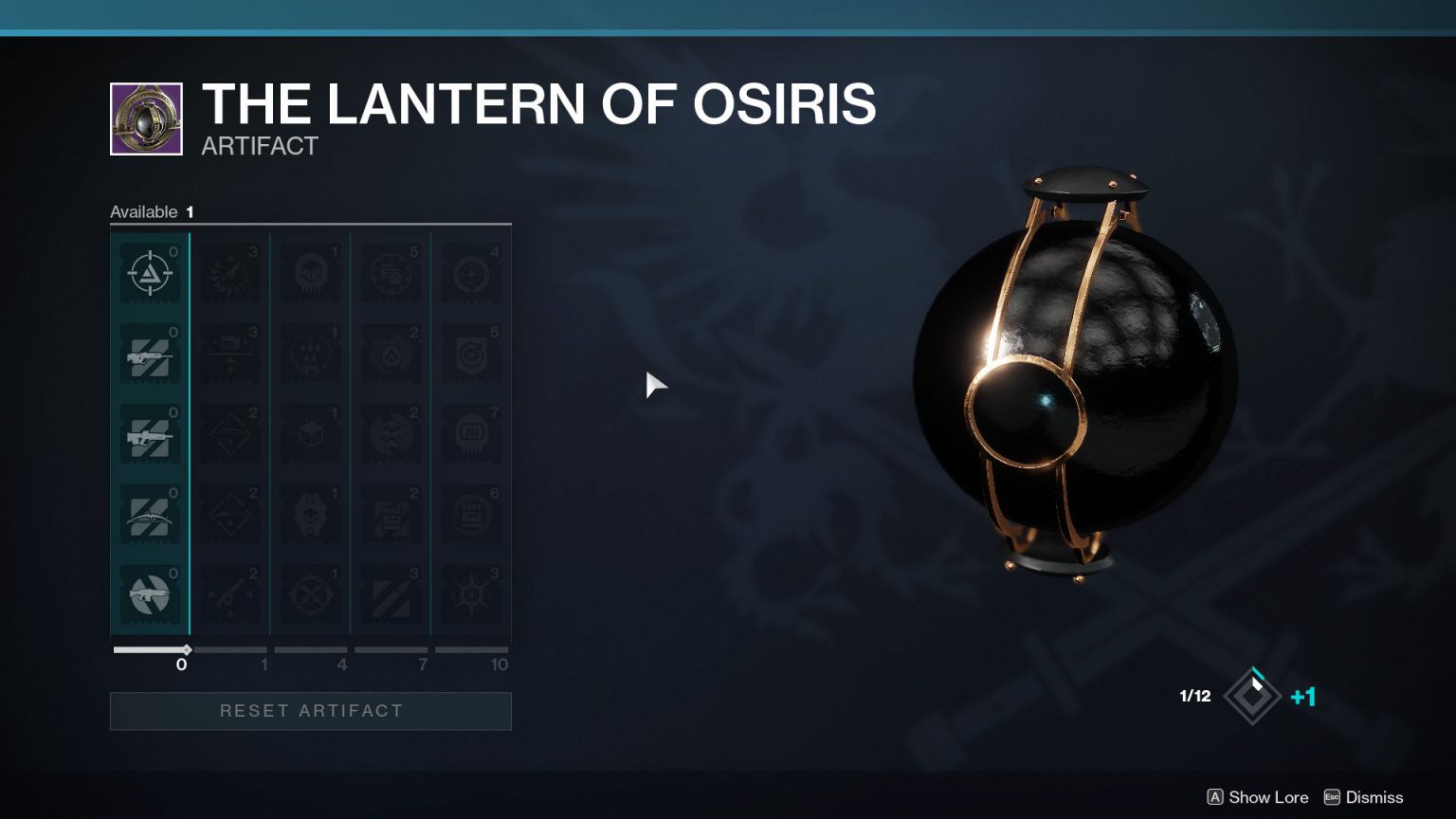Toggle the flame droplet mod in the fourth column
The height and width of the screenshot is (819, 1456).
391,353
